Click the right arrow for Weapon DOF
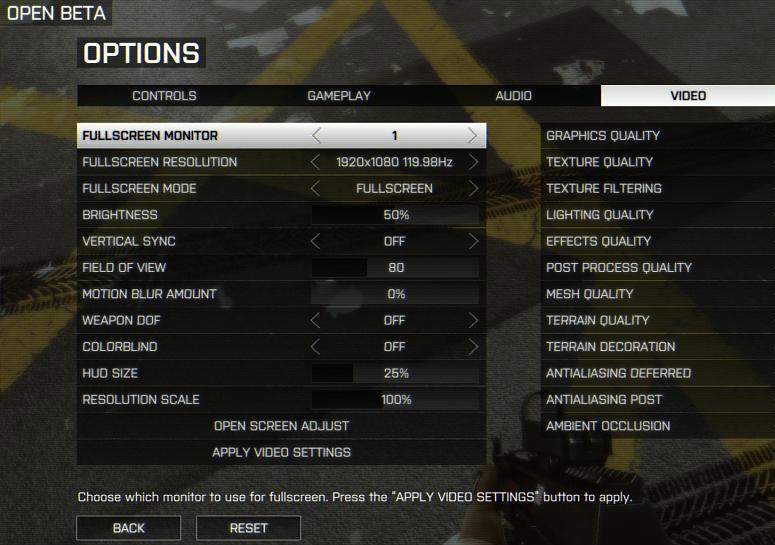This screenshot has height=545, width=775. click(x=473, y=320)
